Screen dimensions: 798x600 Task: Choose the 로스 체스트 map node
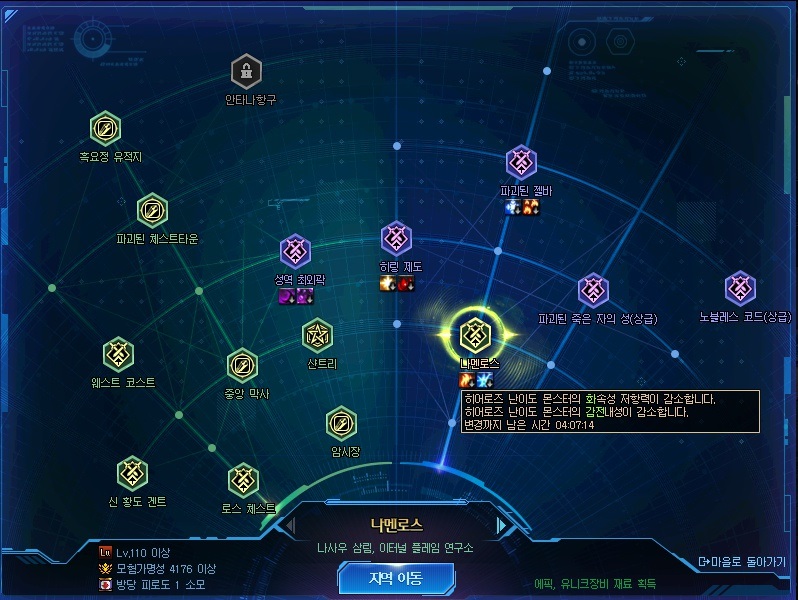243,480
